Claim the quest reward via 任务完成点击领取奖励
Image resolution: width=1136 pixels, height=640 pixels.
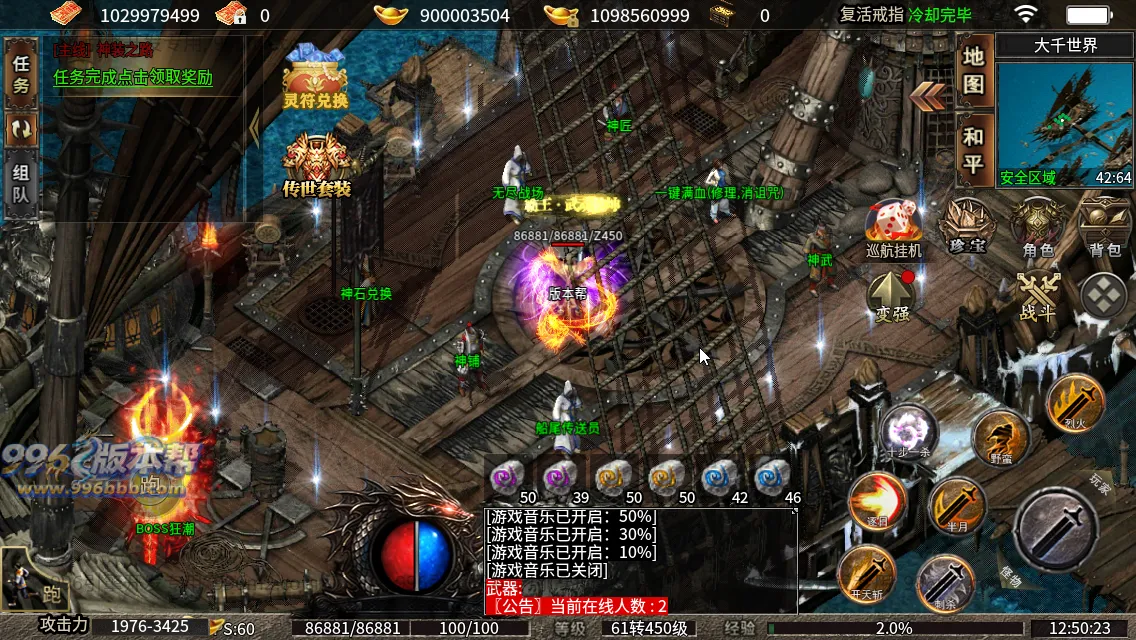[133, 78]
